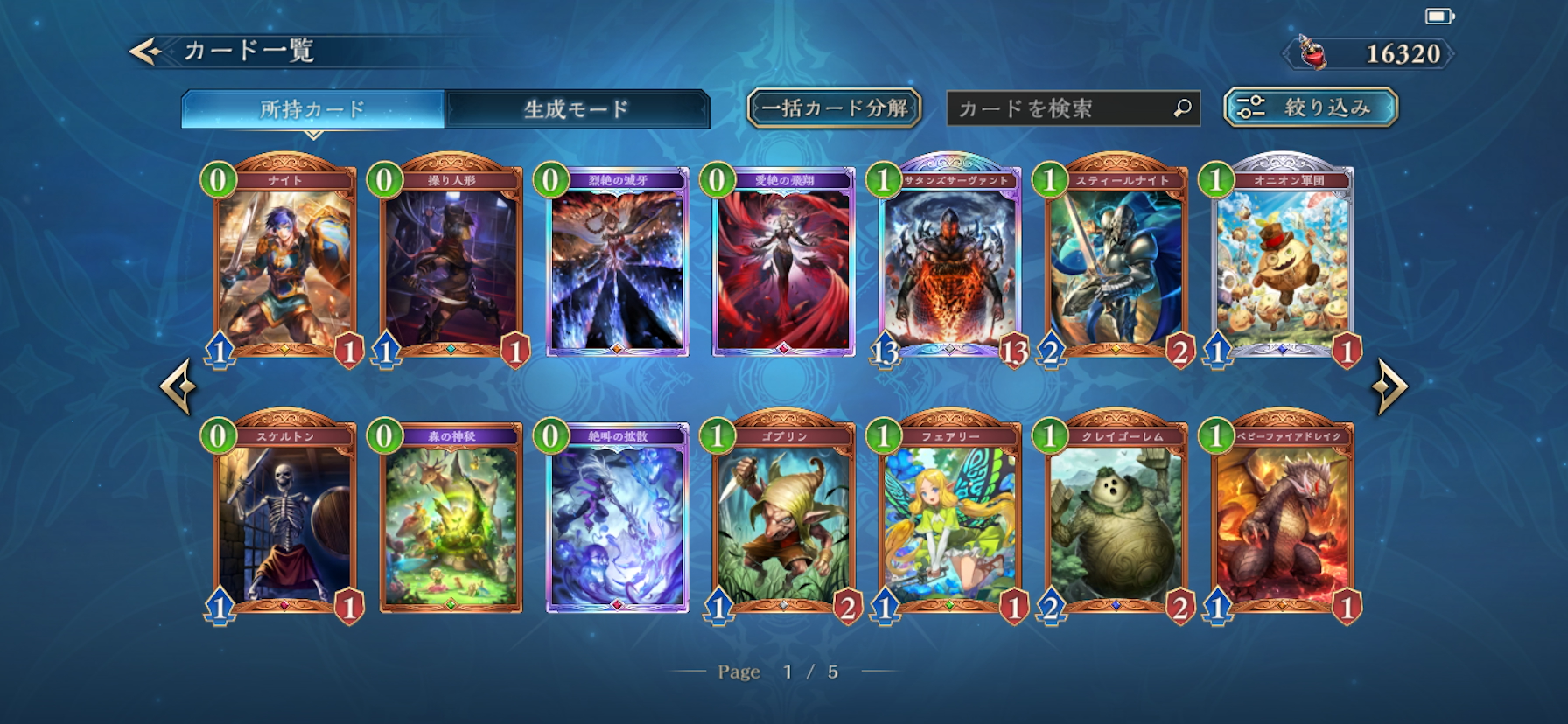This screenshot has height=724, width=1568.
Task: Select the 絶叫の拡散 card
Action: tap(617, 518)
